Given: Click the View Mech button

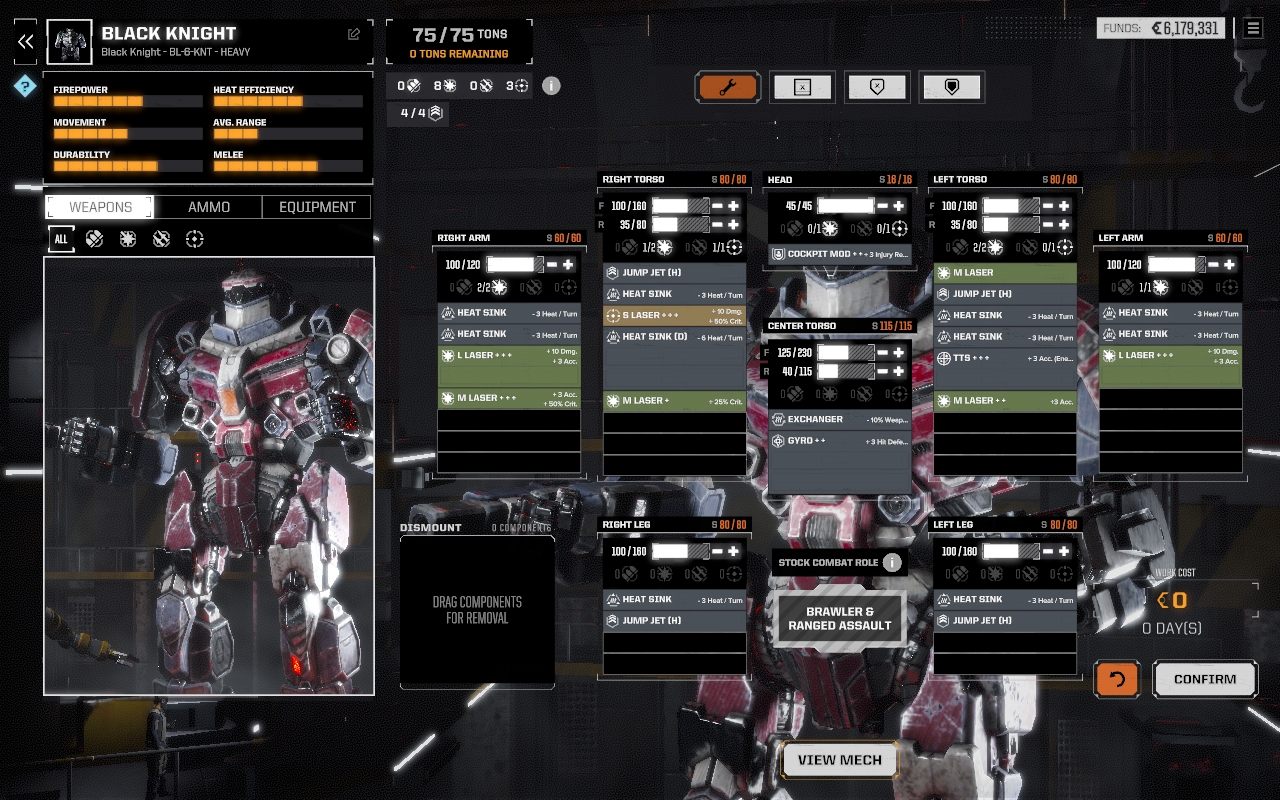Looking at the screenshot, I should pyautogui.click(x=839, y=760).
